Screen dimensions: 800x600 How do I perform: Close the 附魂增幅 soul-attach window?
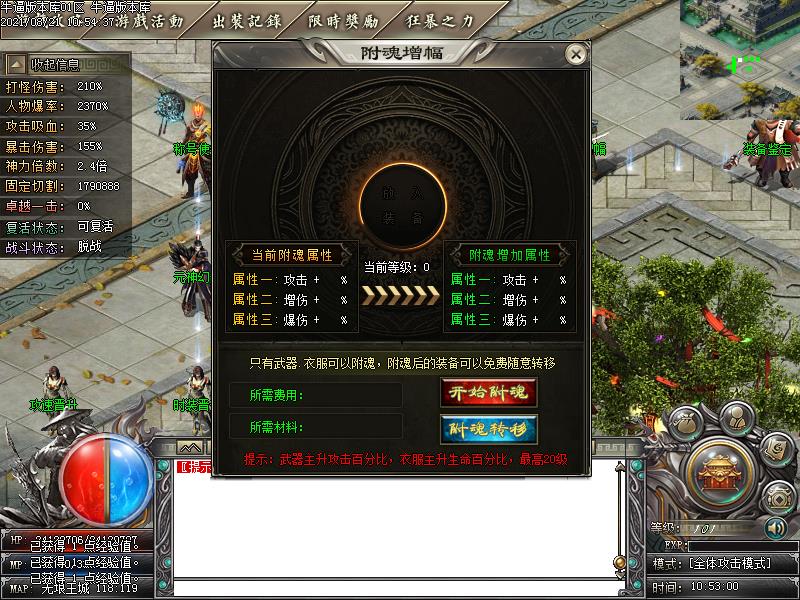tap(574, 54)
